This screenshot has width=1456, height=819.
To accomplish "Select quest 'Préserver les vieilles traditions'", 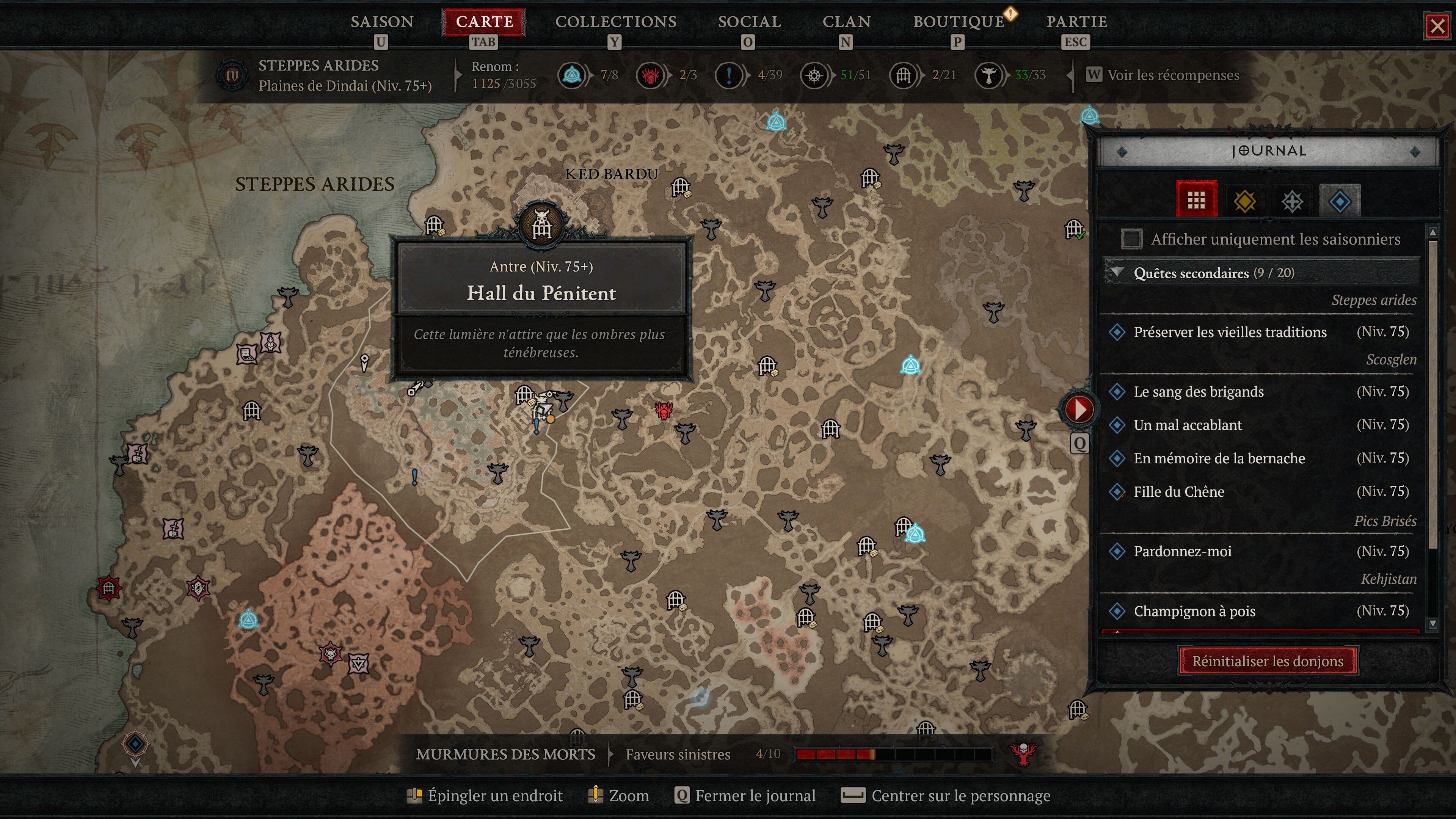I will point(1230,332).
